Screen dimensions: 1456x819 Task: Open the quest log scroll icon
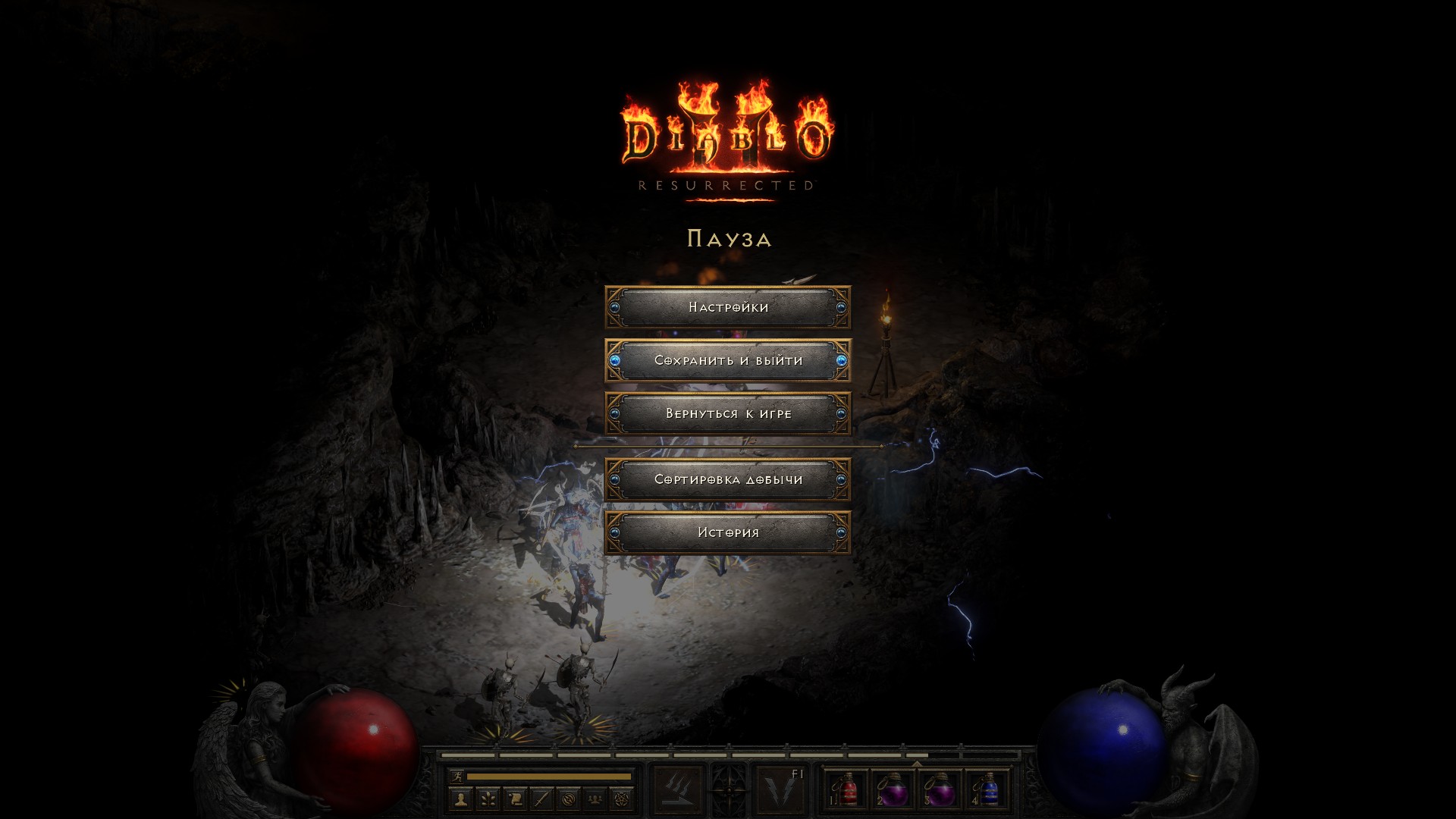tap(515, 799)
